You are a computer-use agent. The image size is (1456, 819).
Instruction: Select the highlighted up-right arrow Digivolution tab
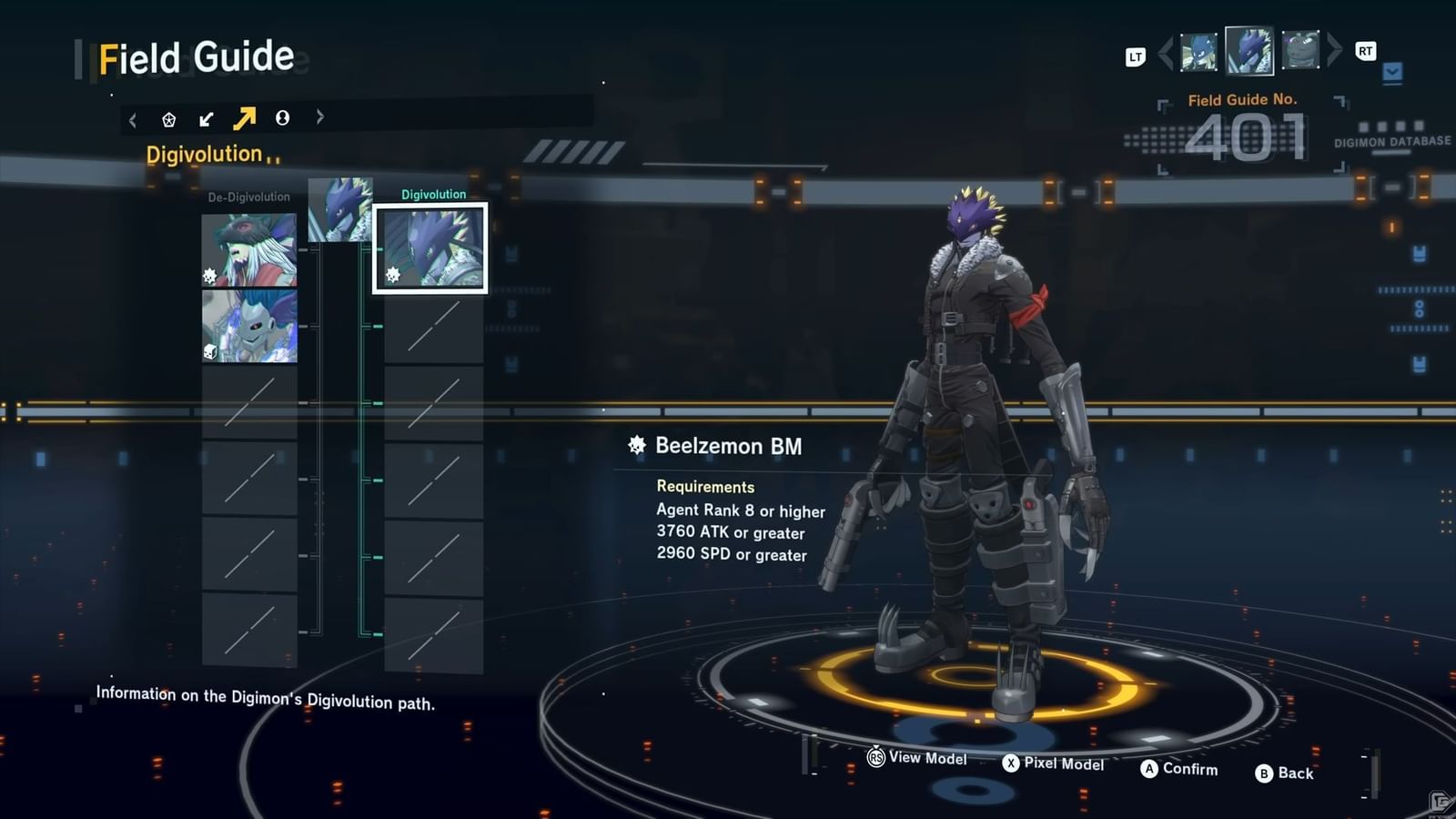244,118
